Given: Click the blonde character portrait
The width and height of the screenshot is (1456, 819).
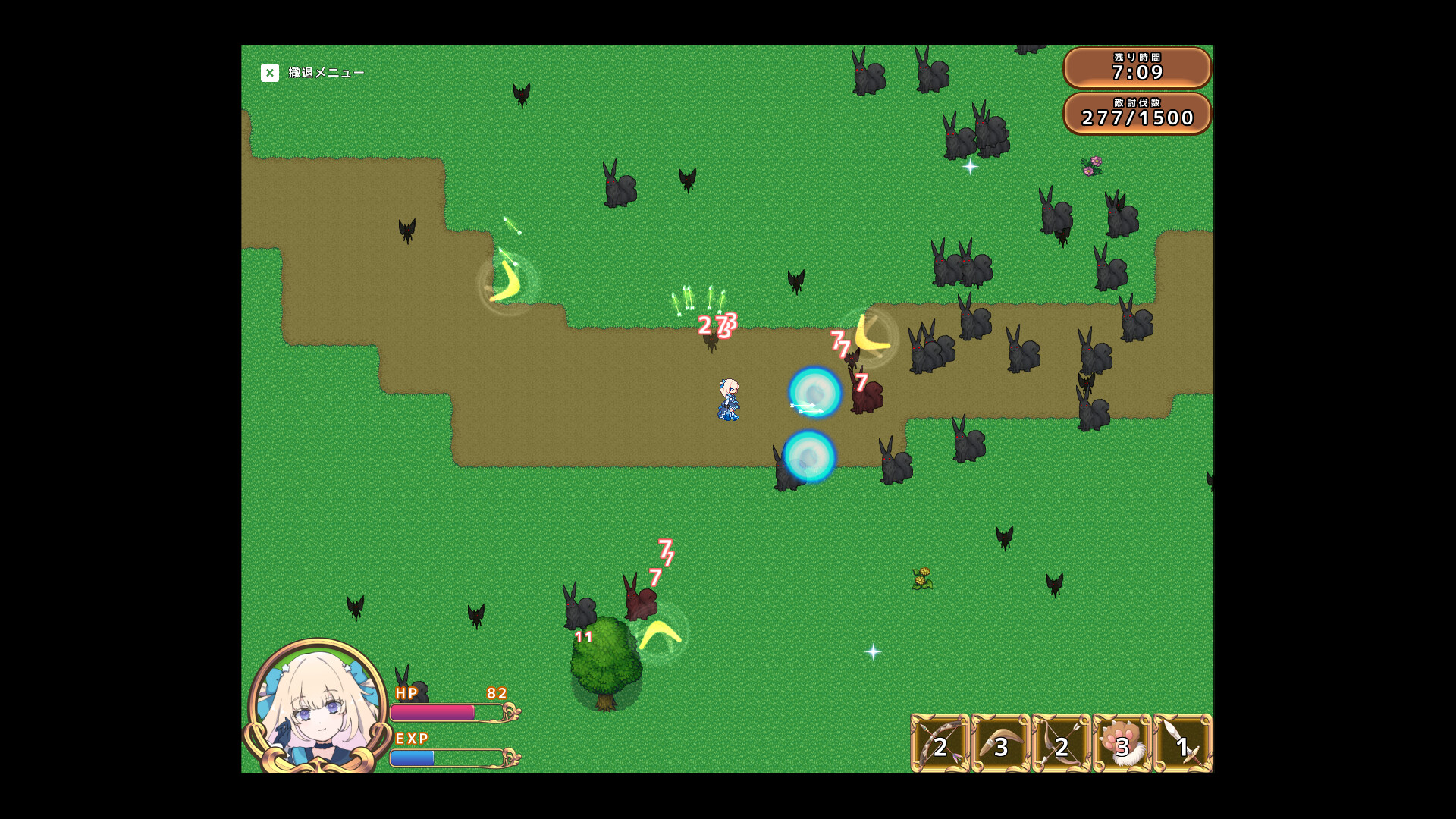Looking at the screenshot, I should (318, 705).
